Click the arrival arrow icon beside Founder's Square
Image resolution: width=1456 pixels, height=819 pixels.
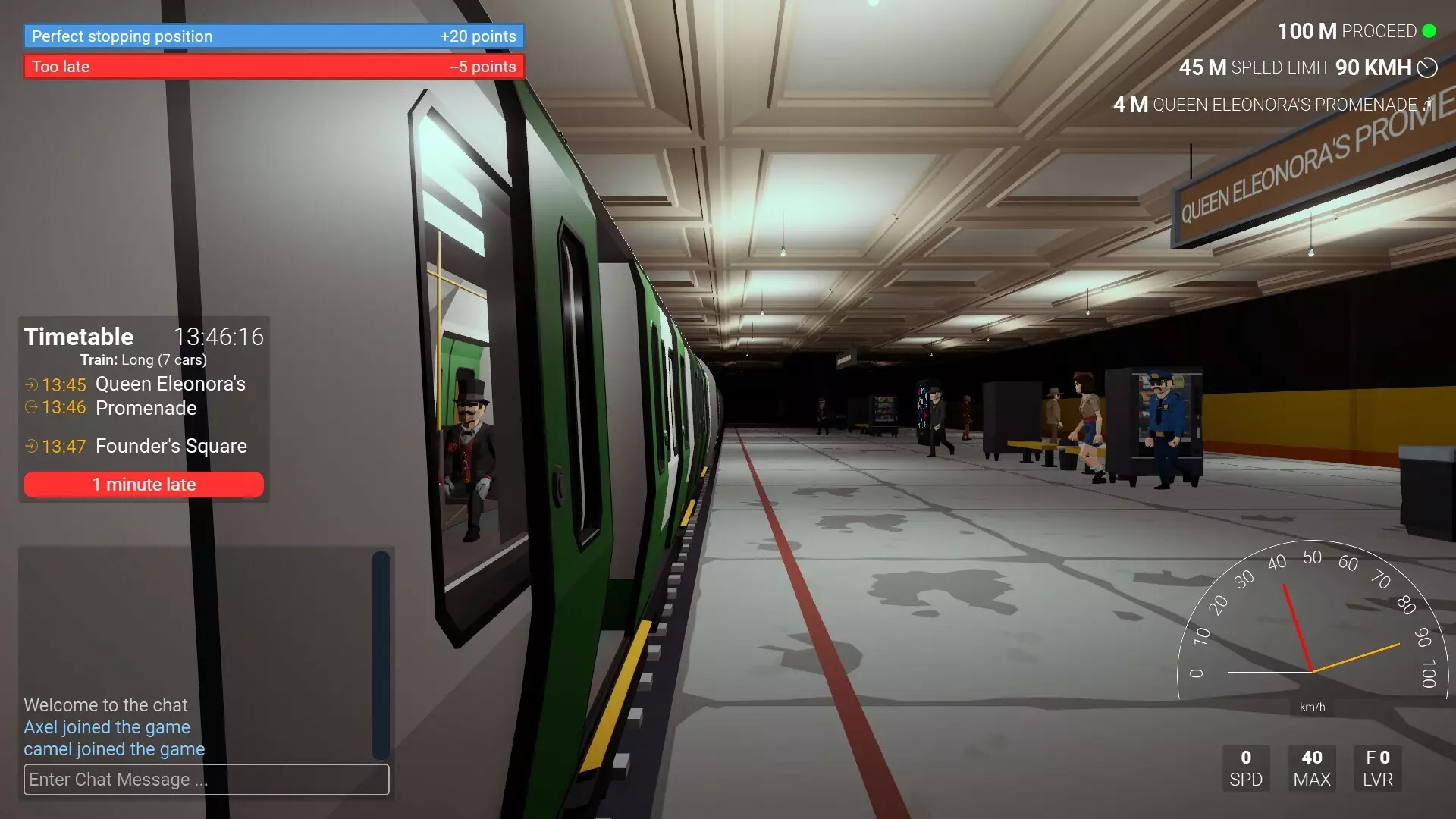pos(30,447)
